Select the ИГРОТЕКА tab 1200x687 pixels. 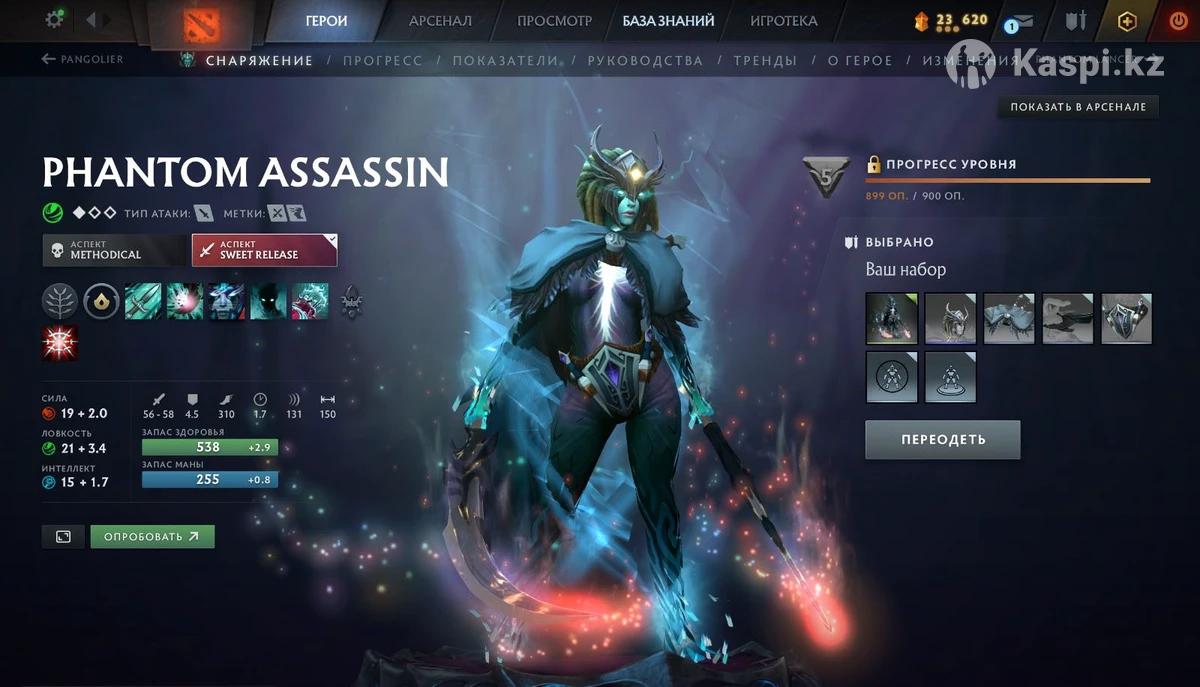(783, 20)
